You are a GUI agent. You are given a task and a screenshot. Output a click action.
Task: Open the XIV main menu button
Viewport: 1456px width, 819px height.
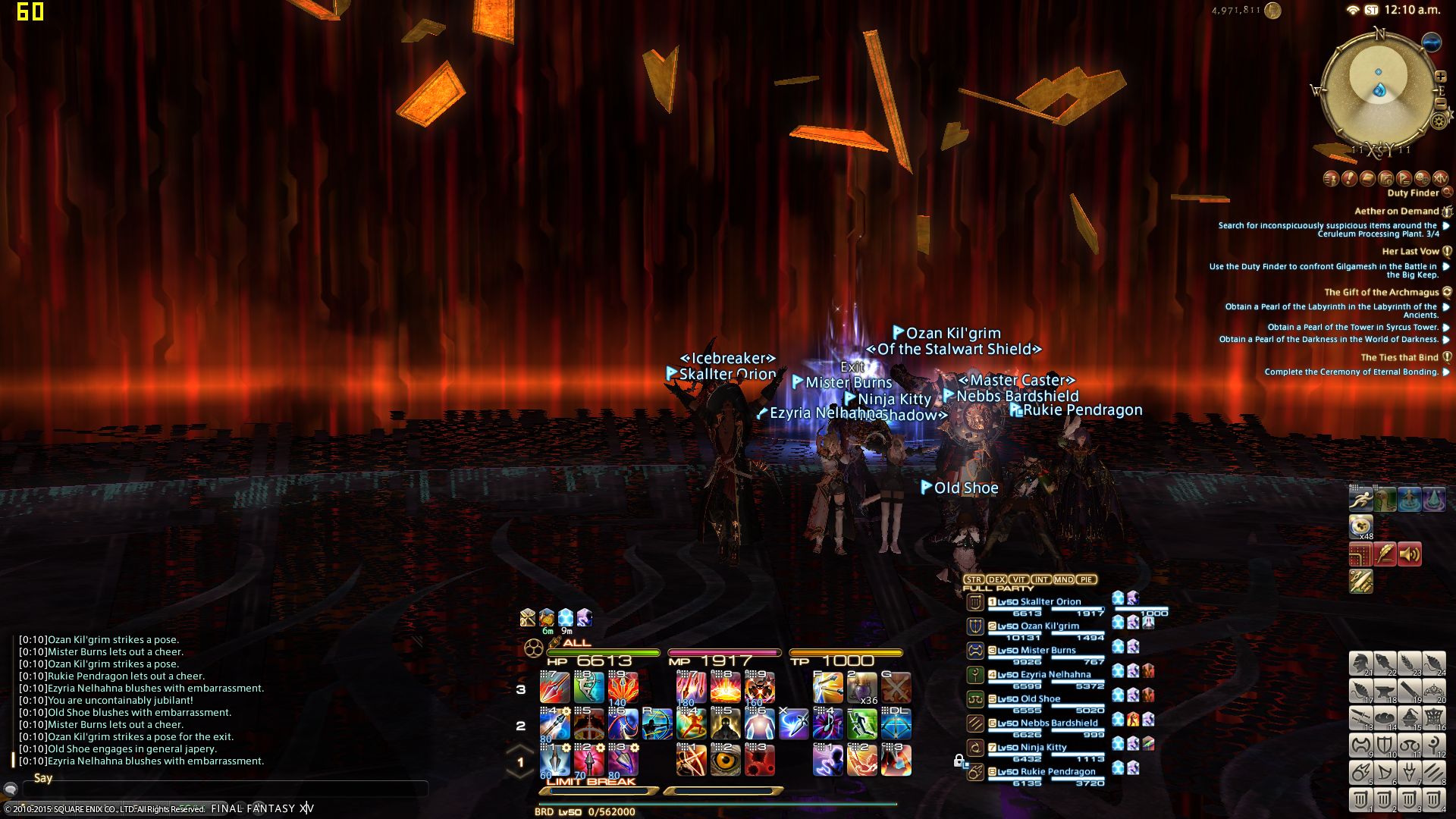click(1440, 178)
